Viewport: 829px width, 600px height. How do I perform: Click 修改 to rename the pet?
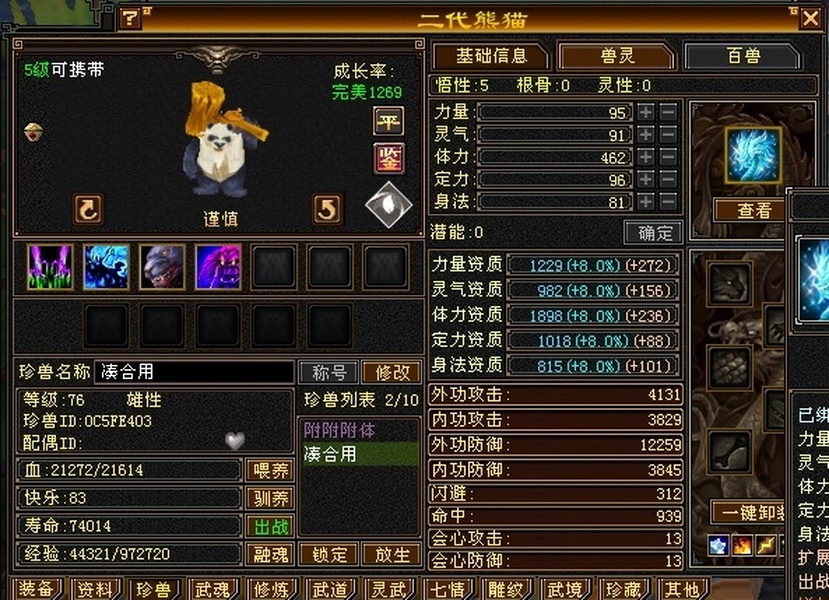pyautogui.click(x=391, y=372)
